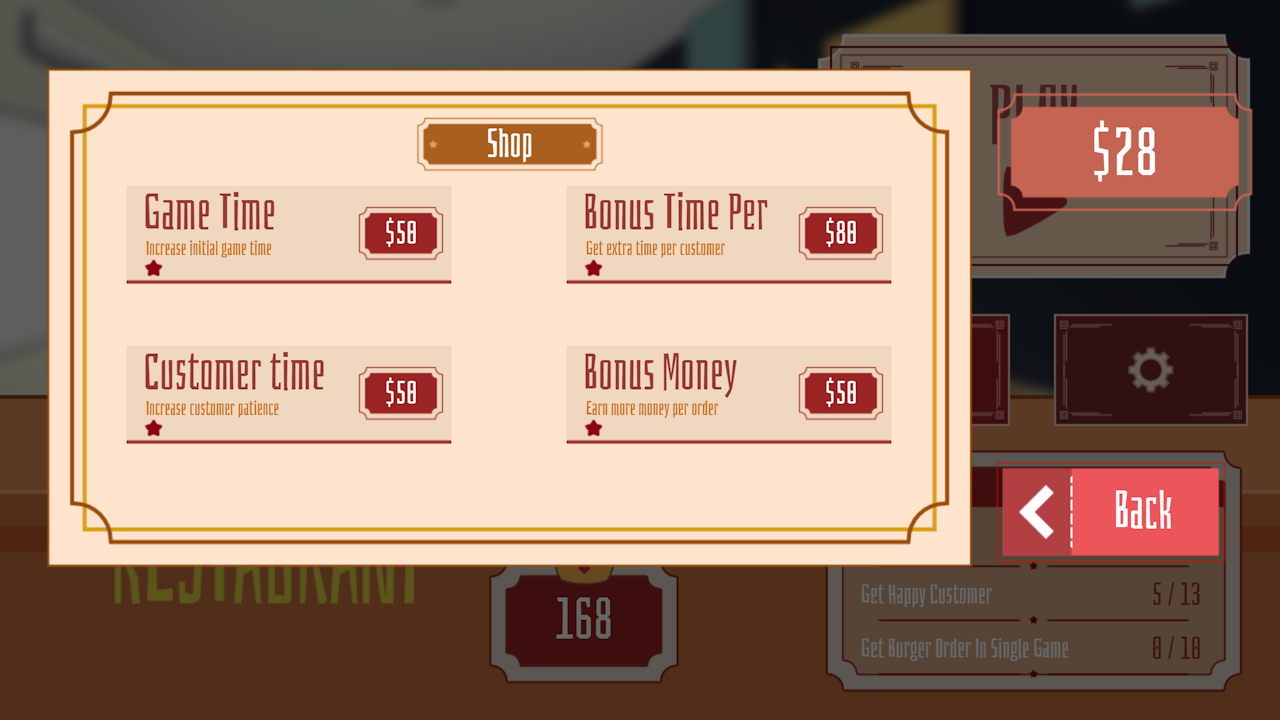Screen dimensions: 1280x720
Task: Buy the Bonus Money upgrade
Action: pyautogui.click(x=840, y=393)
